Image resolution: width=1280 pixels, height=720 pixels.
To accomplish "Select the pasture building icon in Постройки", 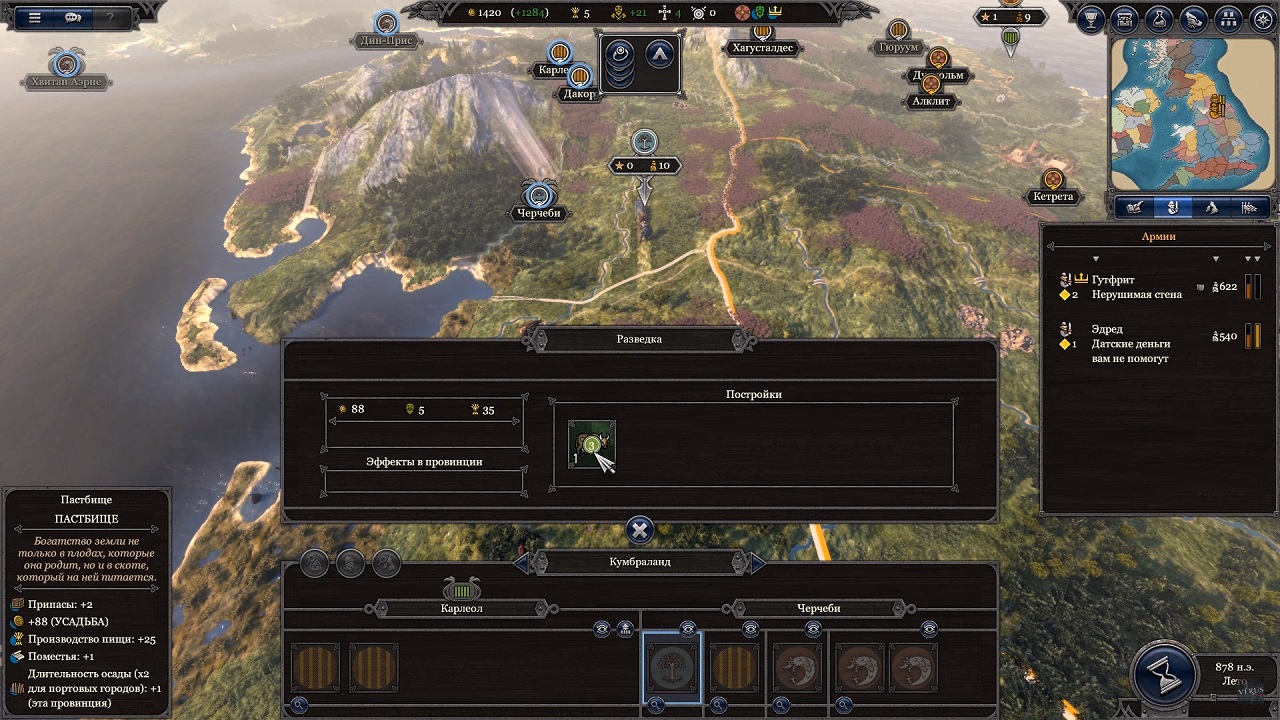I will tap(591, 445).
